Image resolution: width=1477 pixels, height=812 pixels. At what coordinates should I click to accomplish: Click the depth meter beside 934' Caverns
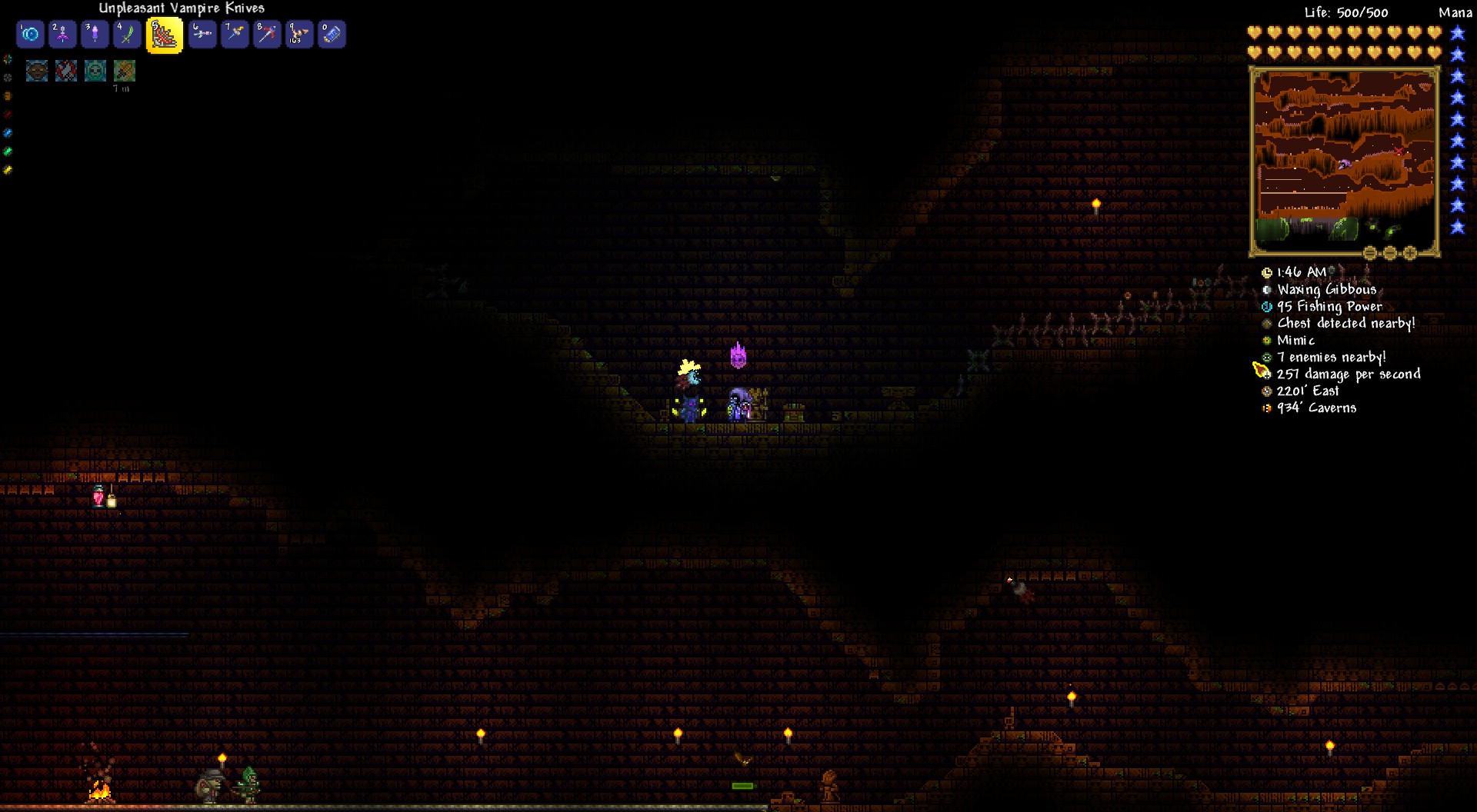coord(1266,408)
